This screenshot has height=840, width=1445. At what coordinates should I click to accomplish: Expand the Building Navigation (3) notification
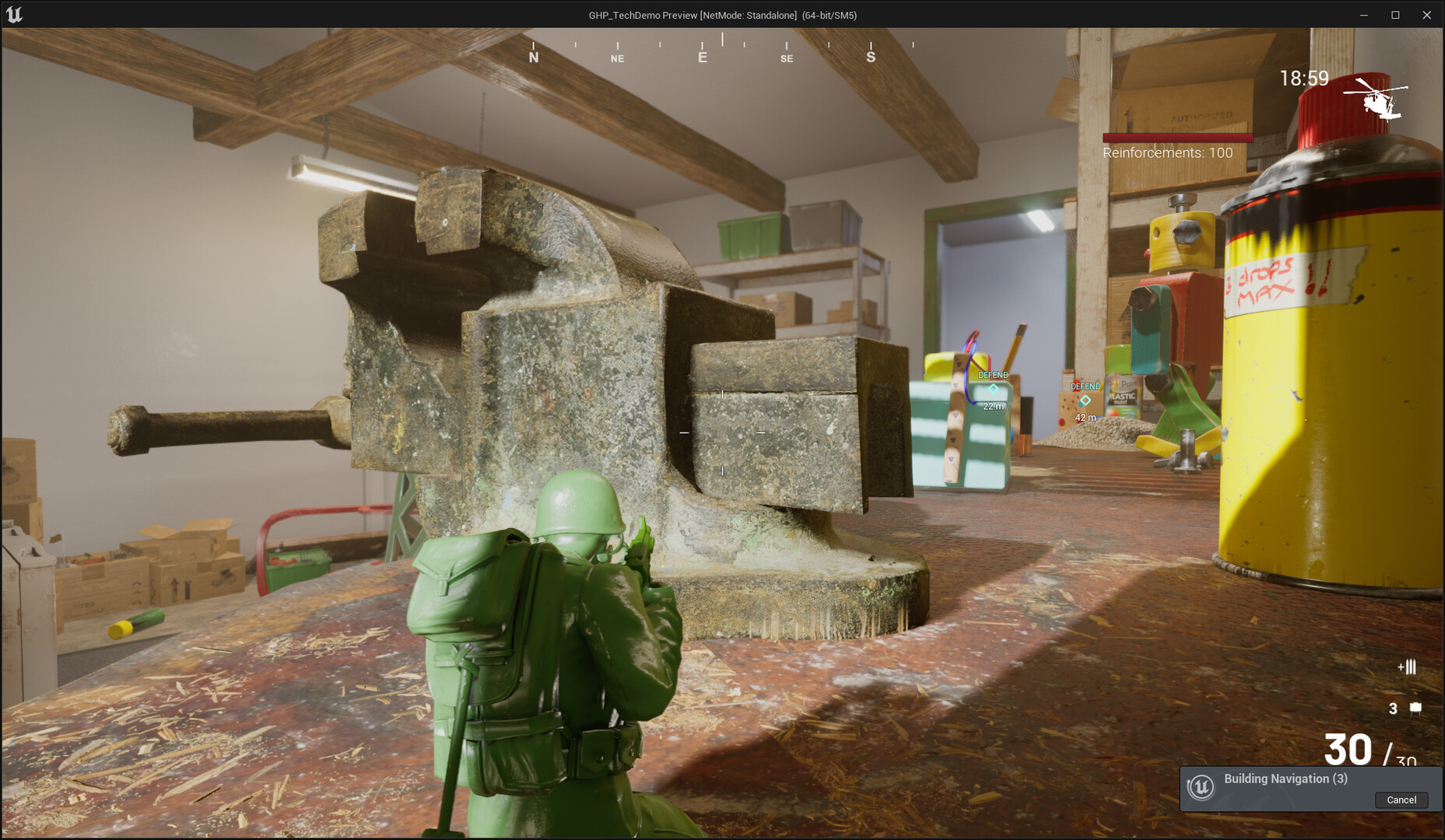(1285, 779)
